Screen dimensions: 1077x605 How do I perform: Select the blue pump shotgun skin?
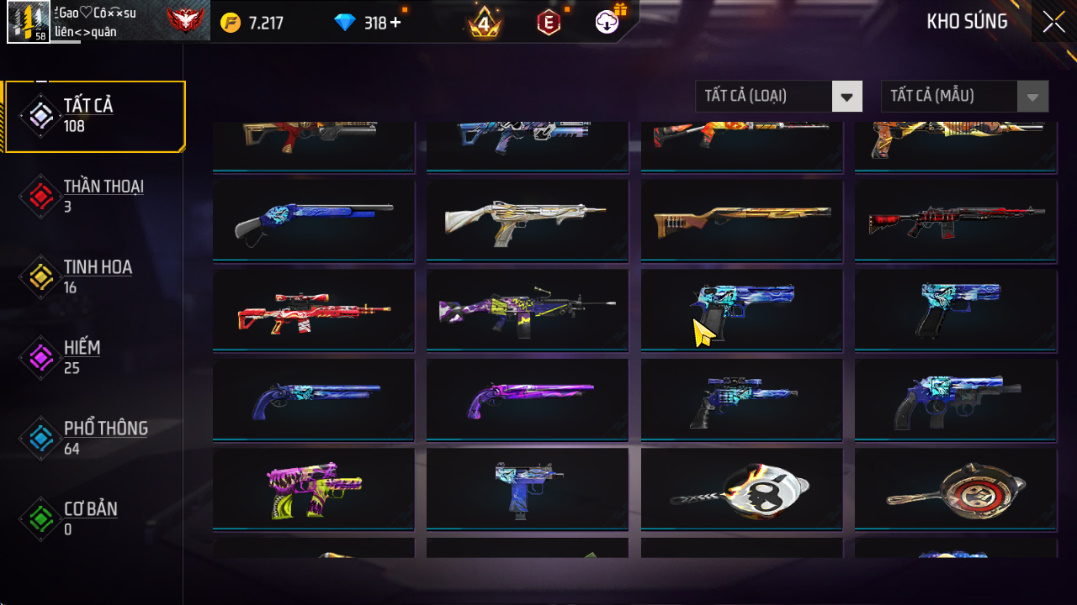tap(313, 220)
